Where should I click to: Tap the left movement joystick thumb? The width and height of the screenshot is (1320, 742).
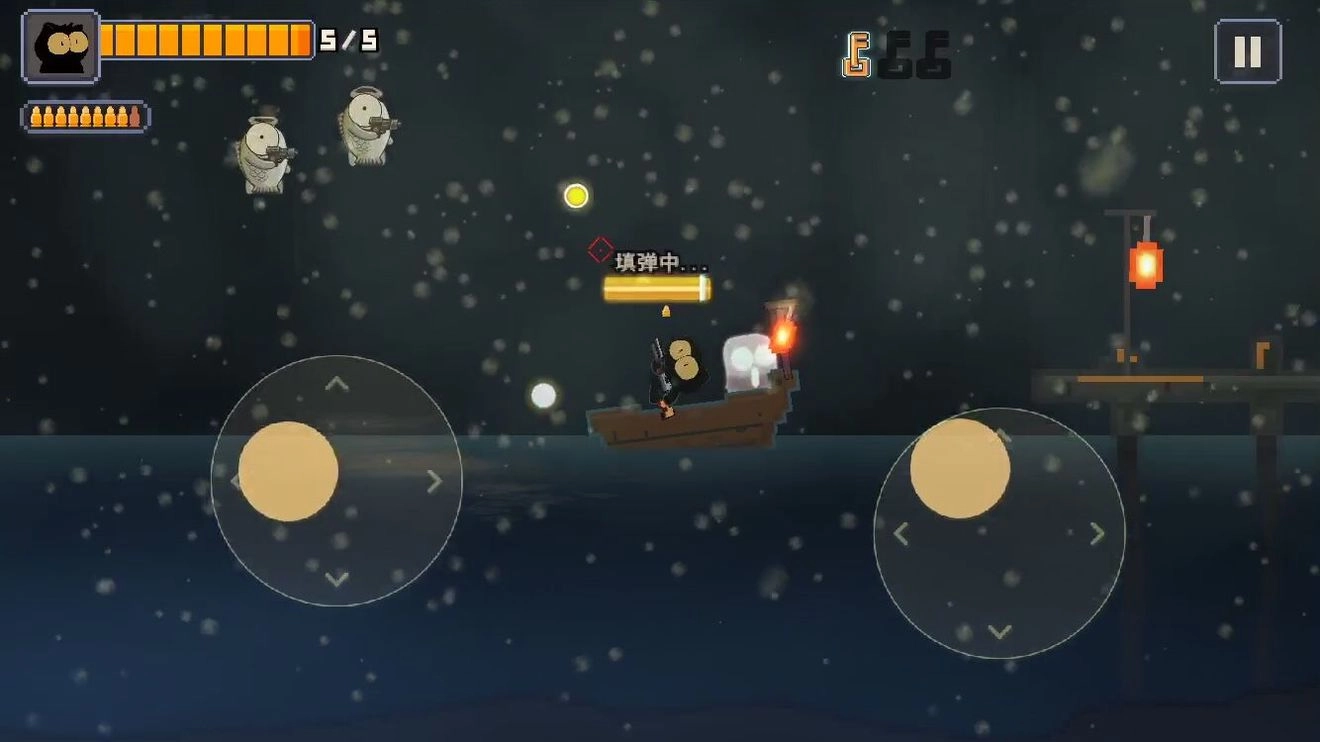coord(288,471)
